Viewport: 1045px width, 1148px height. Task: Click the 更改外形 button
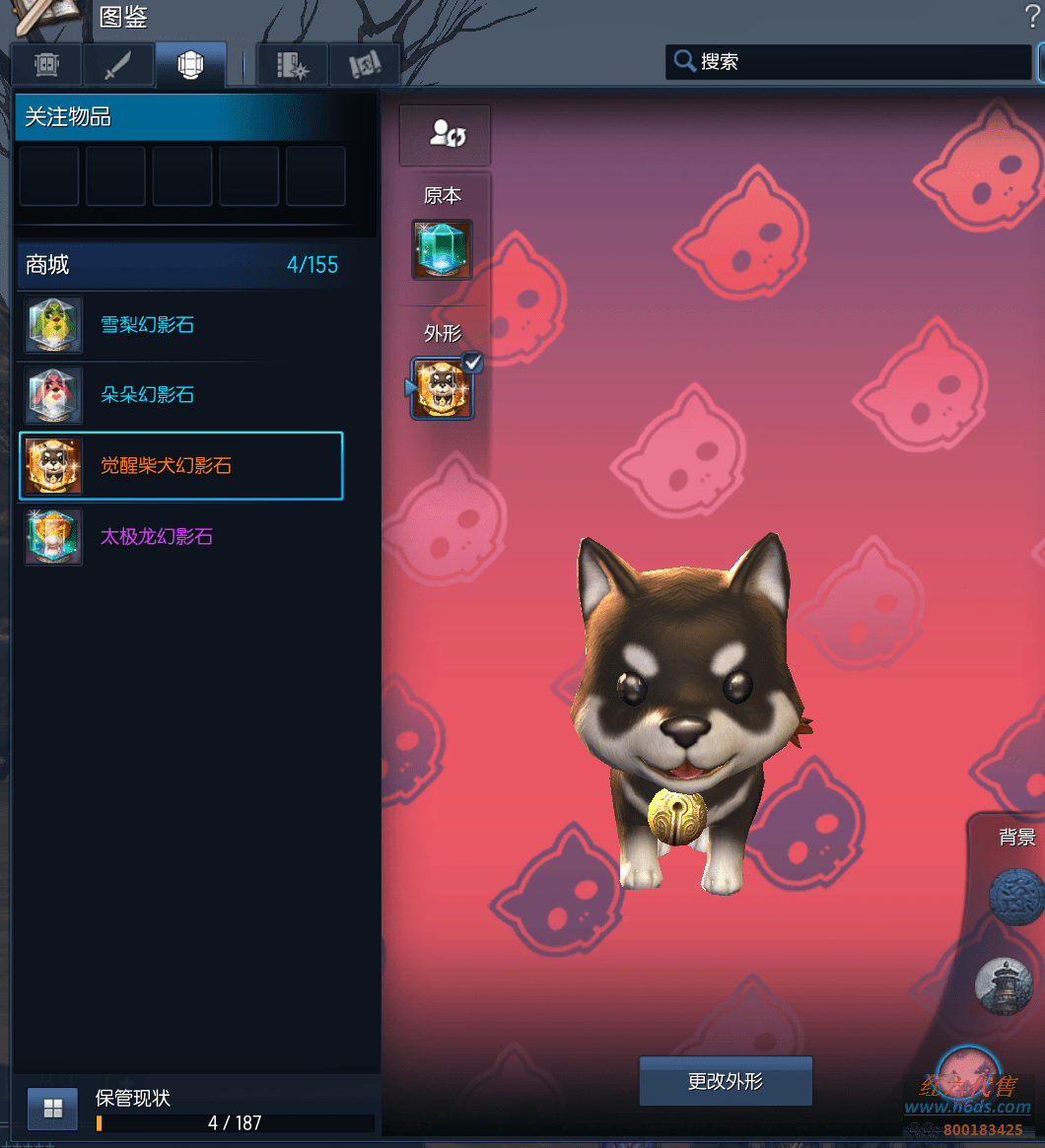(726, 1081)
